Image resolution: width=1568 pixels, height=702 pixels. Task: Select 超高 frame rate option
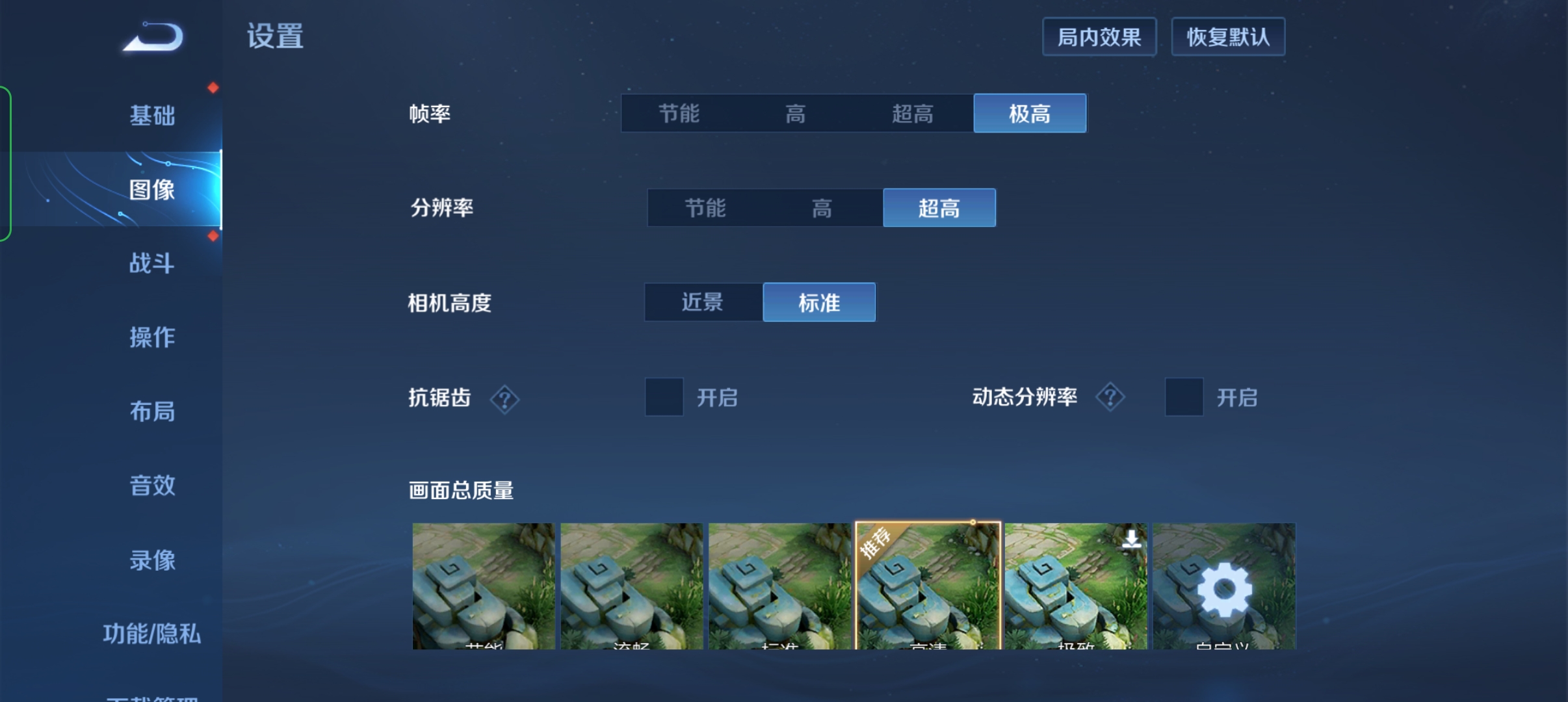click(x=913, y=113)
